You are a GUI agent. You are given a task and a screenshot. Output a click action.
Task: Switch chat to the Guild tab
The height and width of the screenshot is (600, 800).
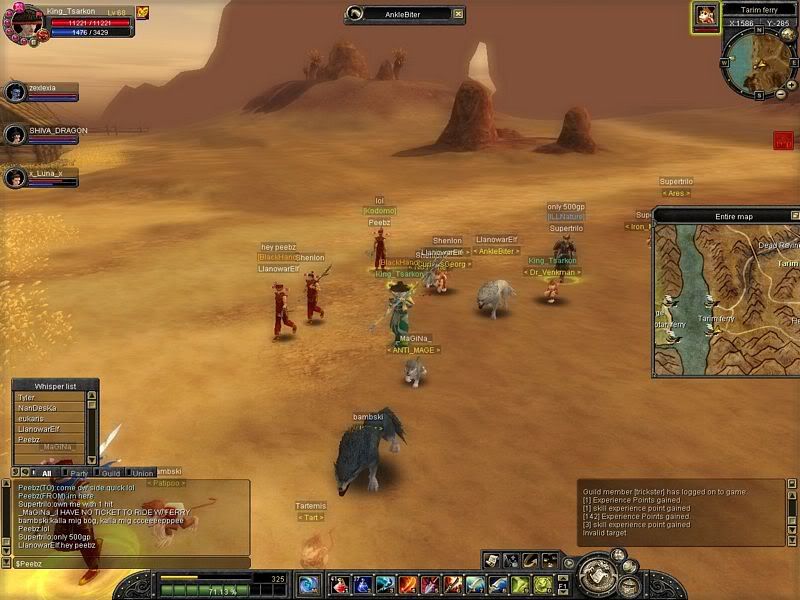click(x=111, y=473)
